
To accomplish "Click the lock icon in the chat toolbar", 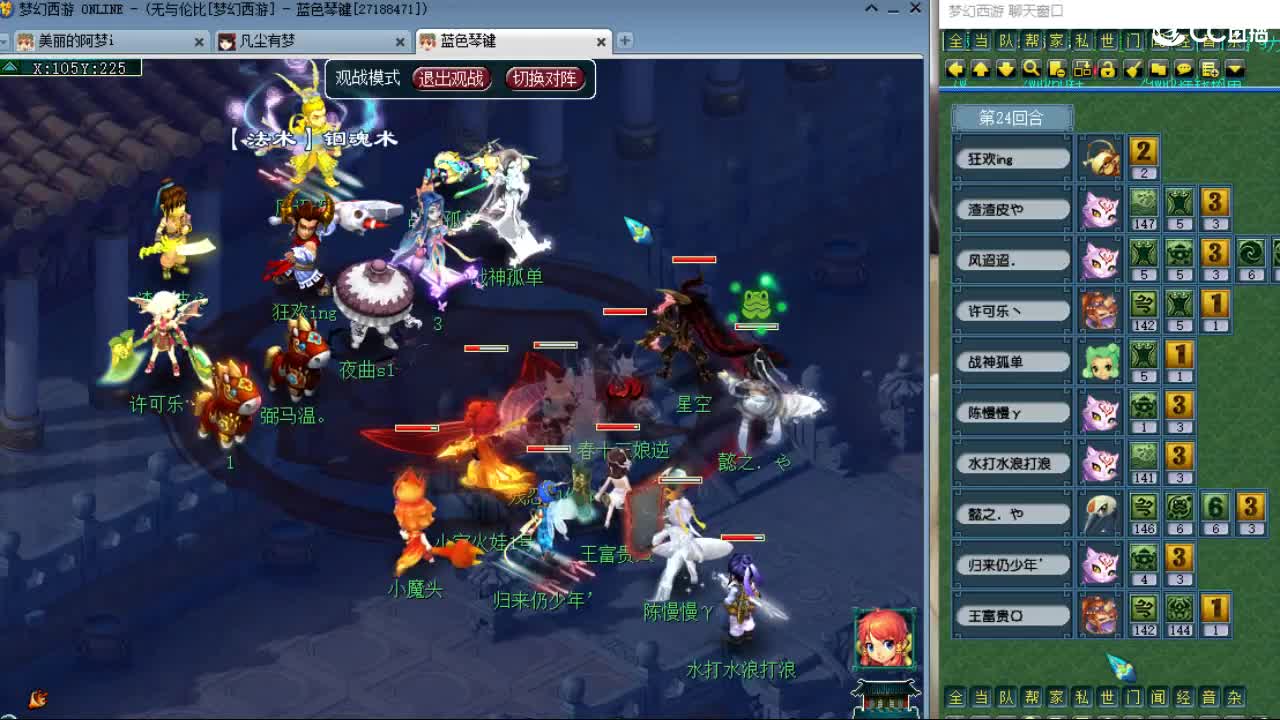I will (1108, 70).
